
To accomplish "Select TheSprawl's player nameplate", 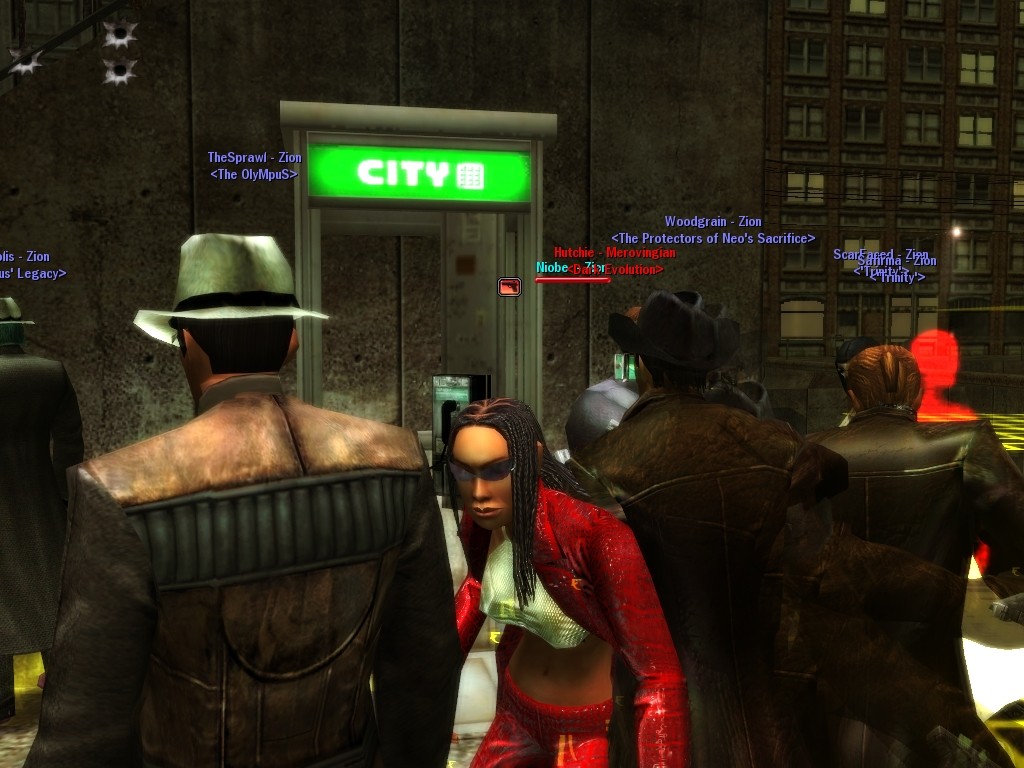I will point(254,158).
